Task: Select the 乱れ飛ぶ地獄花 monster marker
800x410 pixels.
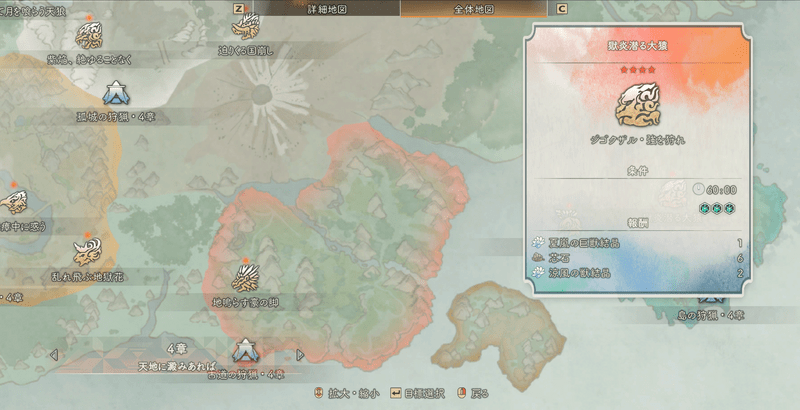Action: click(89, 249)
